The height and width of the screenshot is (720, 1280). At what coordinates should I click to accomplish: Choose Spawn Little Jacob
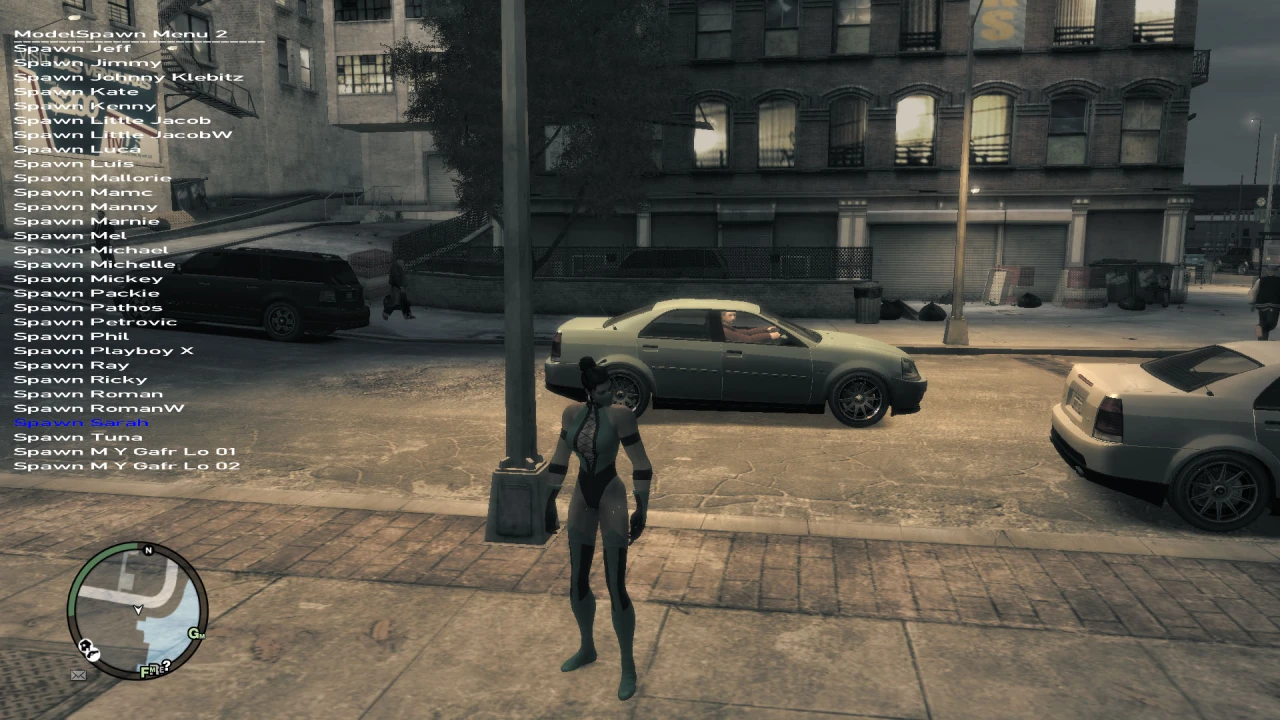pos(112,119)
